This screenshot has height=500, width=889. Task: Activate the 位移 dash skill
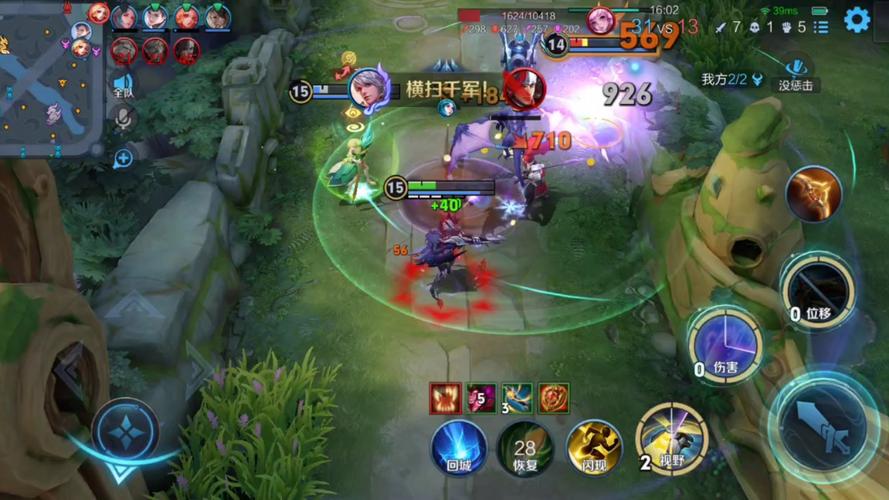pyautogui.click(x=816, y=289)
